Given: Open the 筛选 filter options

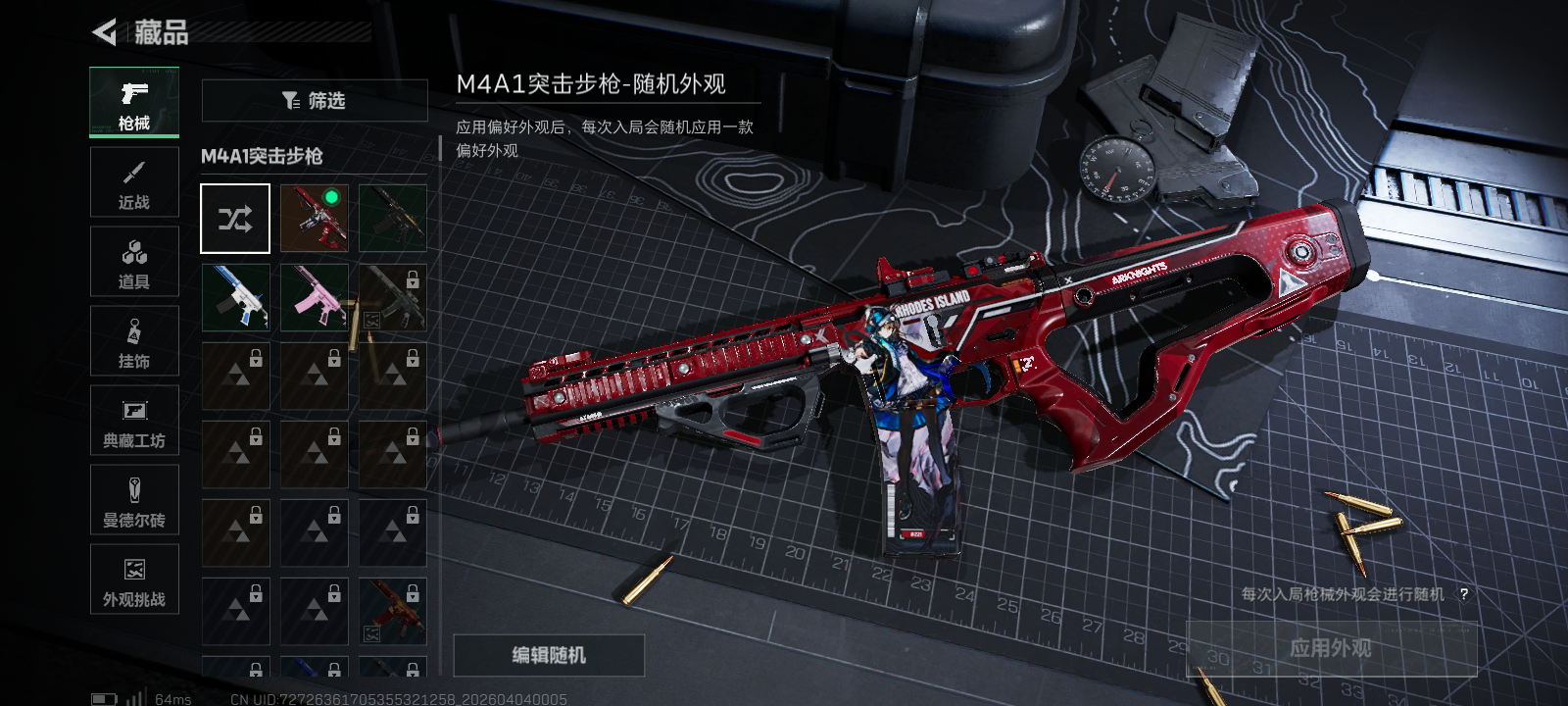Looking at the screenshot, I should coord(314,100).
